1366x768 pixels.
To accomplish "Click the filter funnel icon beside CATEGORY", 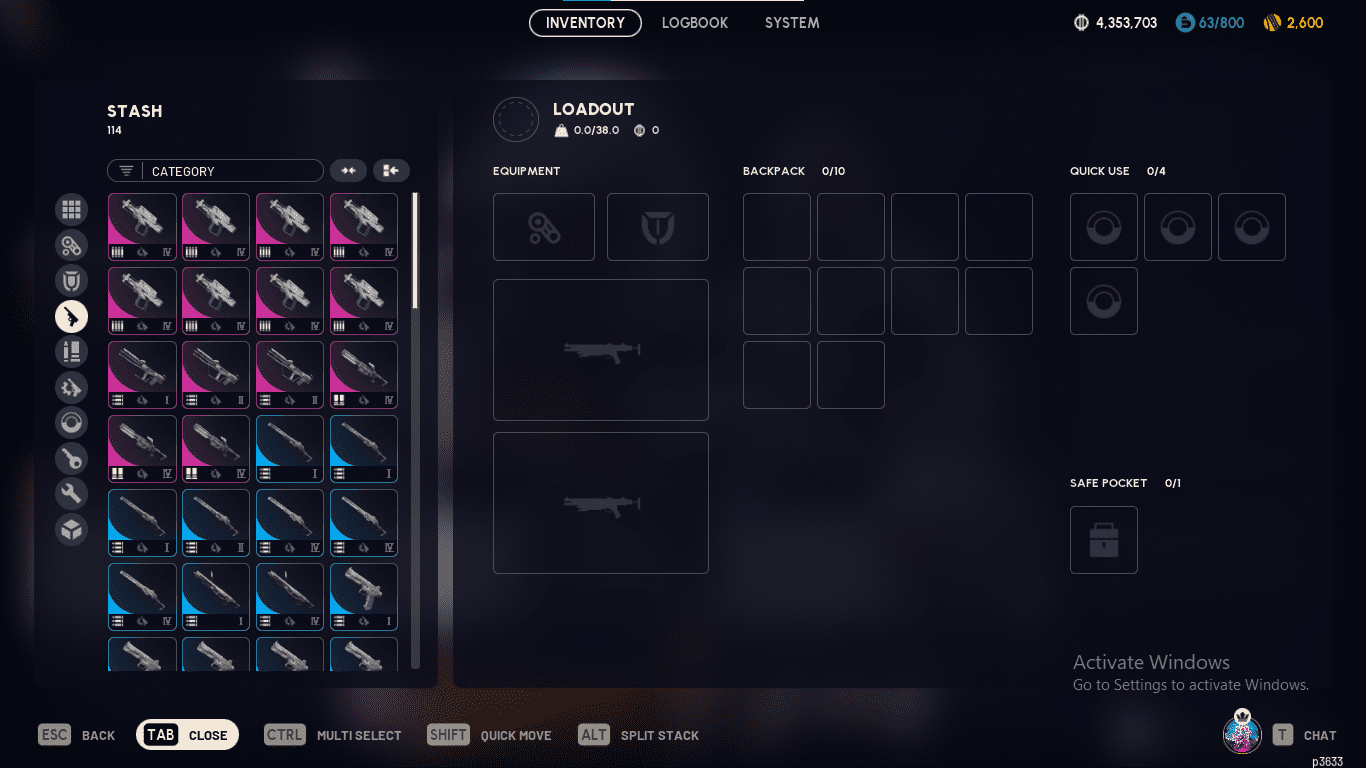I will pos(125,170).
